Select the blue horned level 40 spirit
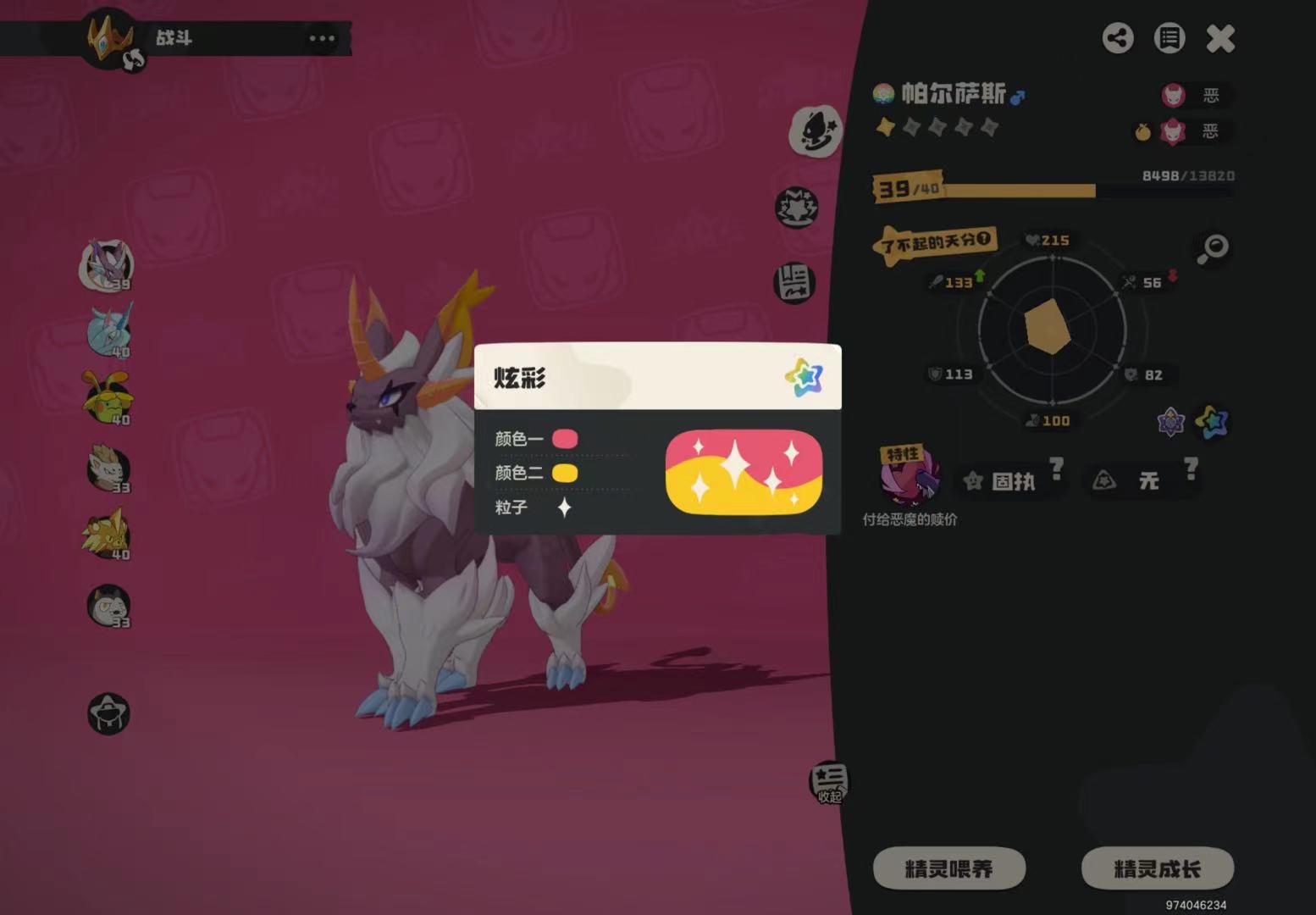This screenshot has width=1316, height=915. pos(109,330)
